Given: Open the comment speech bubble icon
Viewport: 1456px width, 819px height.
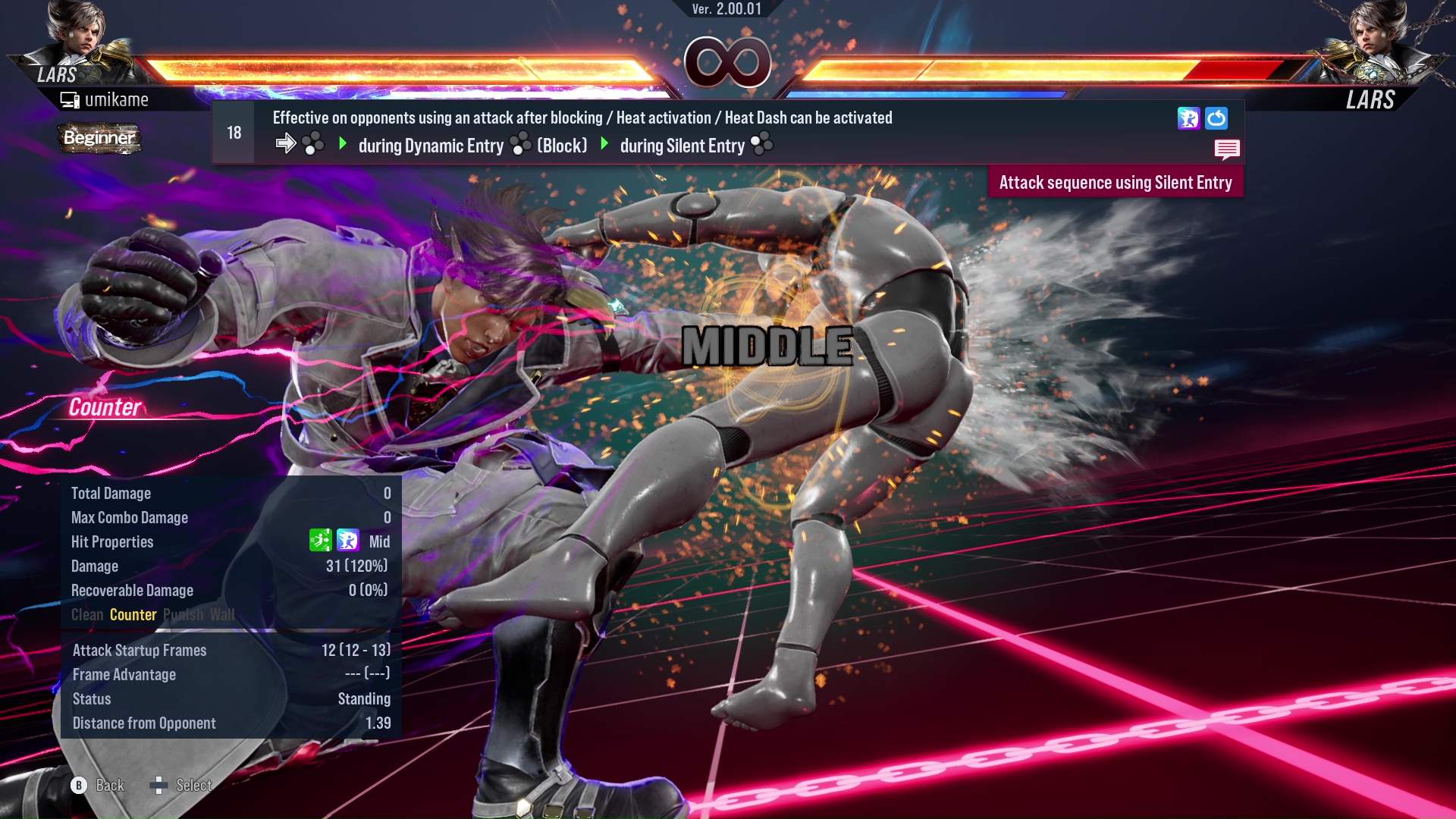Looking at the screenshot, I should [x=1227, y=149].
